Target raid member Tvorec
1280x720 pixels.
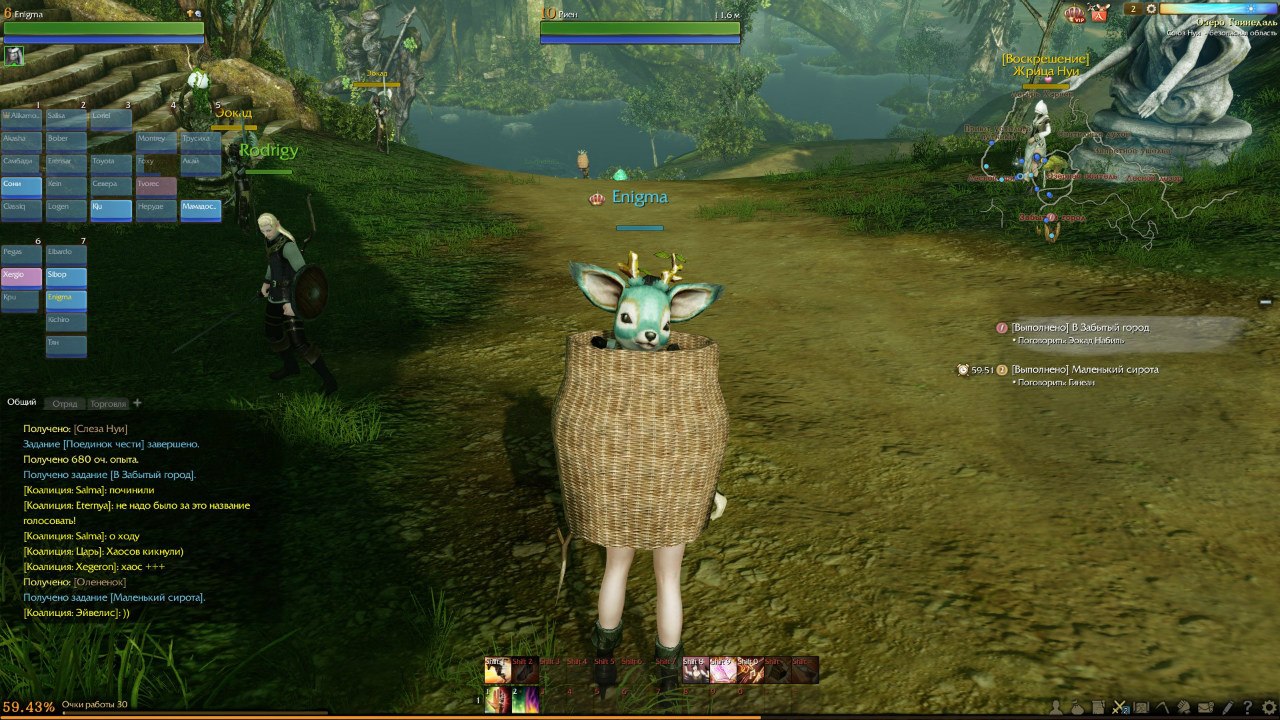tap(156, 184)
